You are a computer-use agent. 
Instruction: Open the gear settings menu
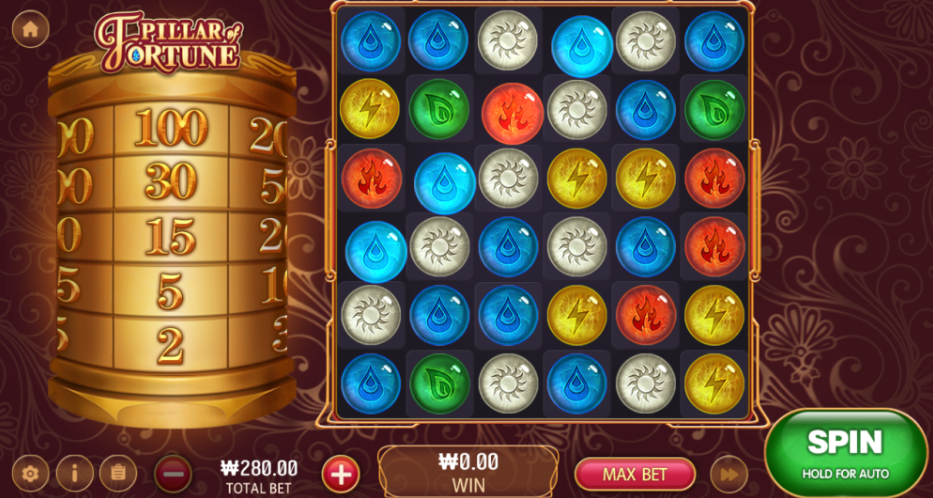pos(30,473)
